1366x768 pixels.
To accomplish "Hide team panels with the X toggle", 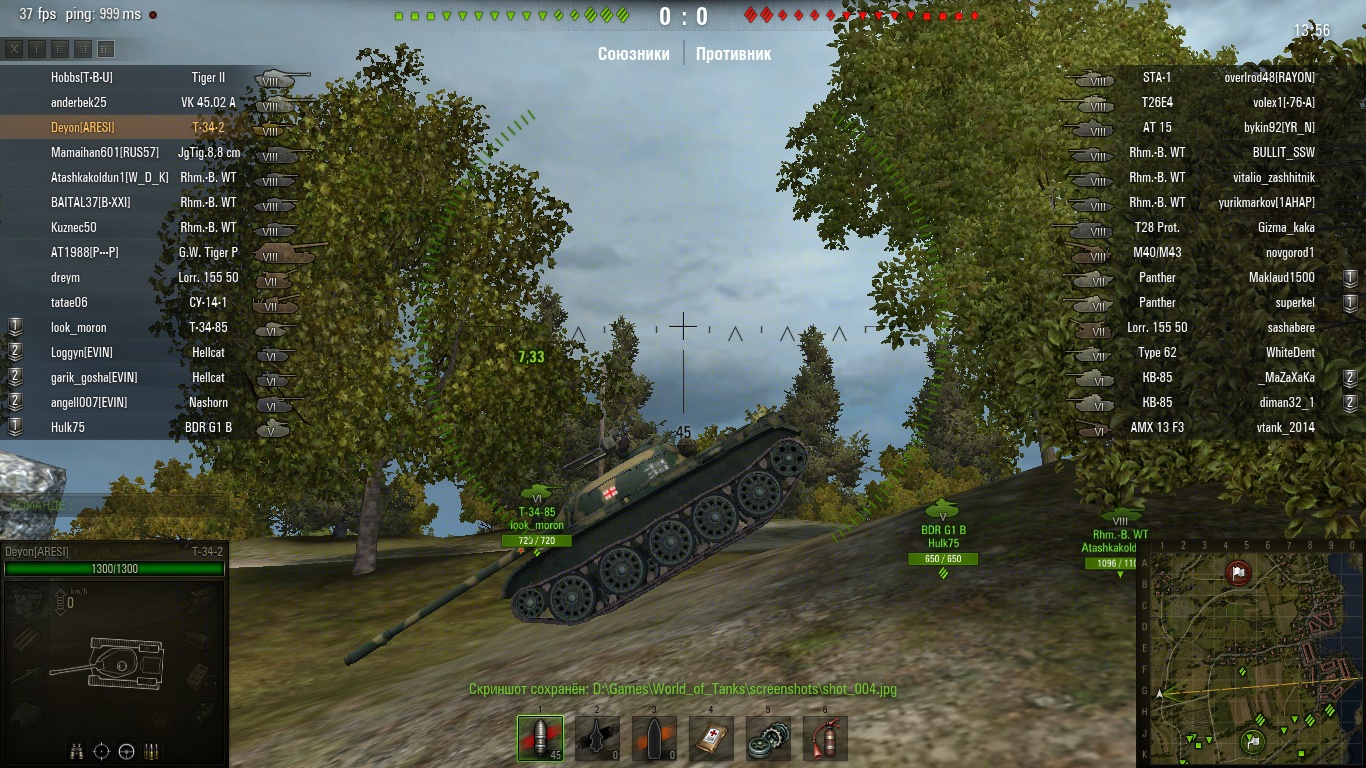I will pyautogui.click(x=14, y=48).
